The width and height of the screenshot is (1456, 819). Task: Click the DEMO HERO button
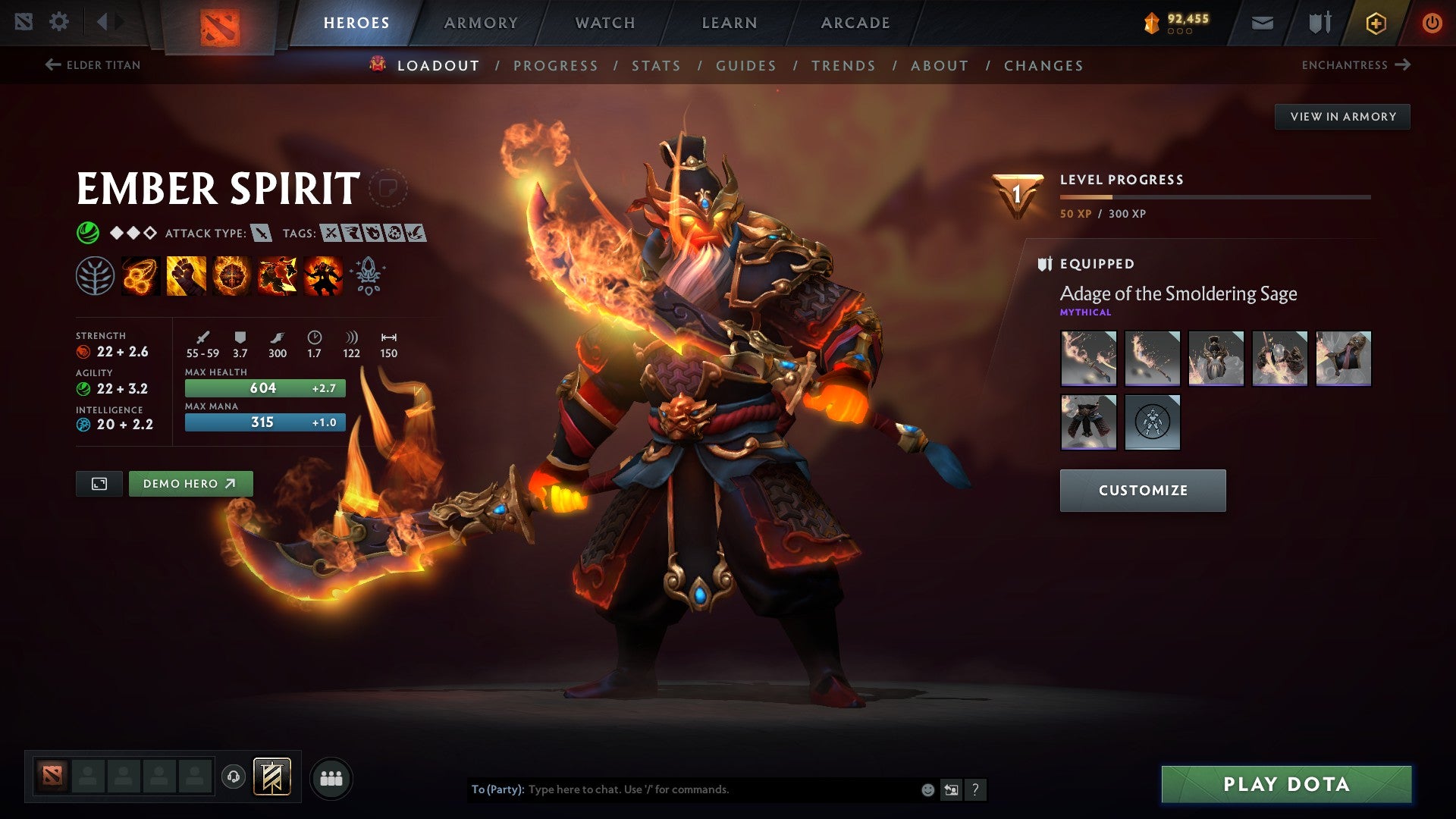click(x=190, y=483)
